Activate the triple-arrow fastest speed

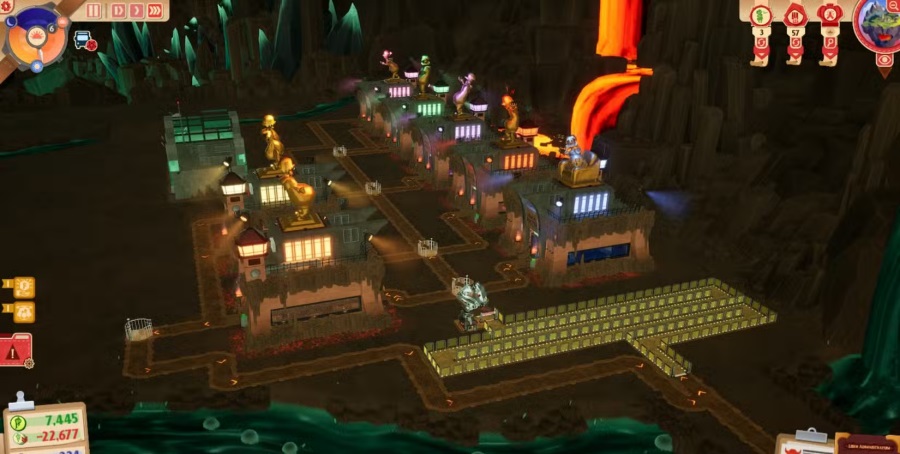(155, 11)
